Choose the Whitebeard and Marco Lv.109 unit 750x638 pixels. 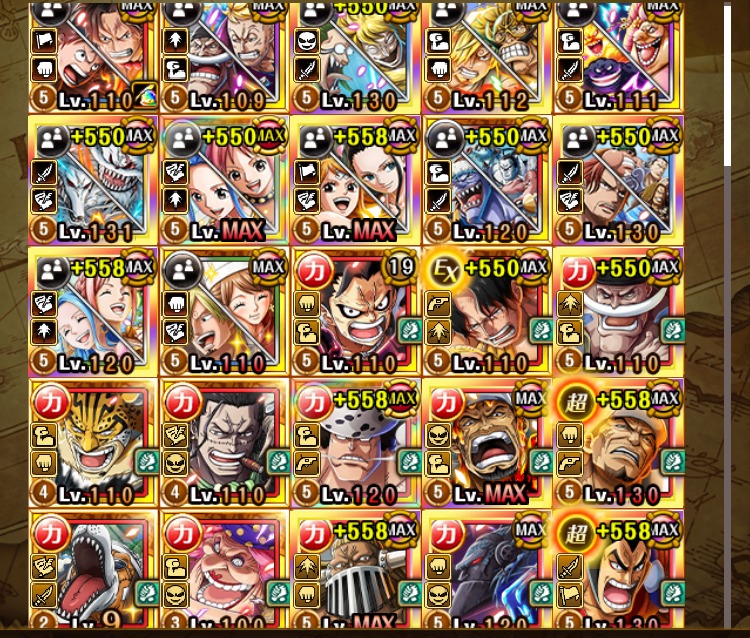coord(224,55)
